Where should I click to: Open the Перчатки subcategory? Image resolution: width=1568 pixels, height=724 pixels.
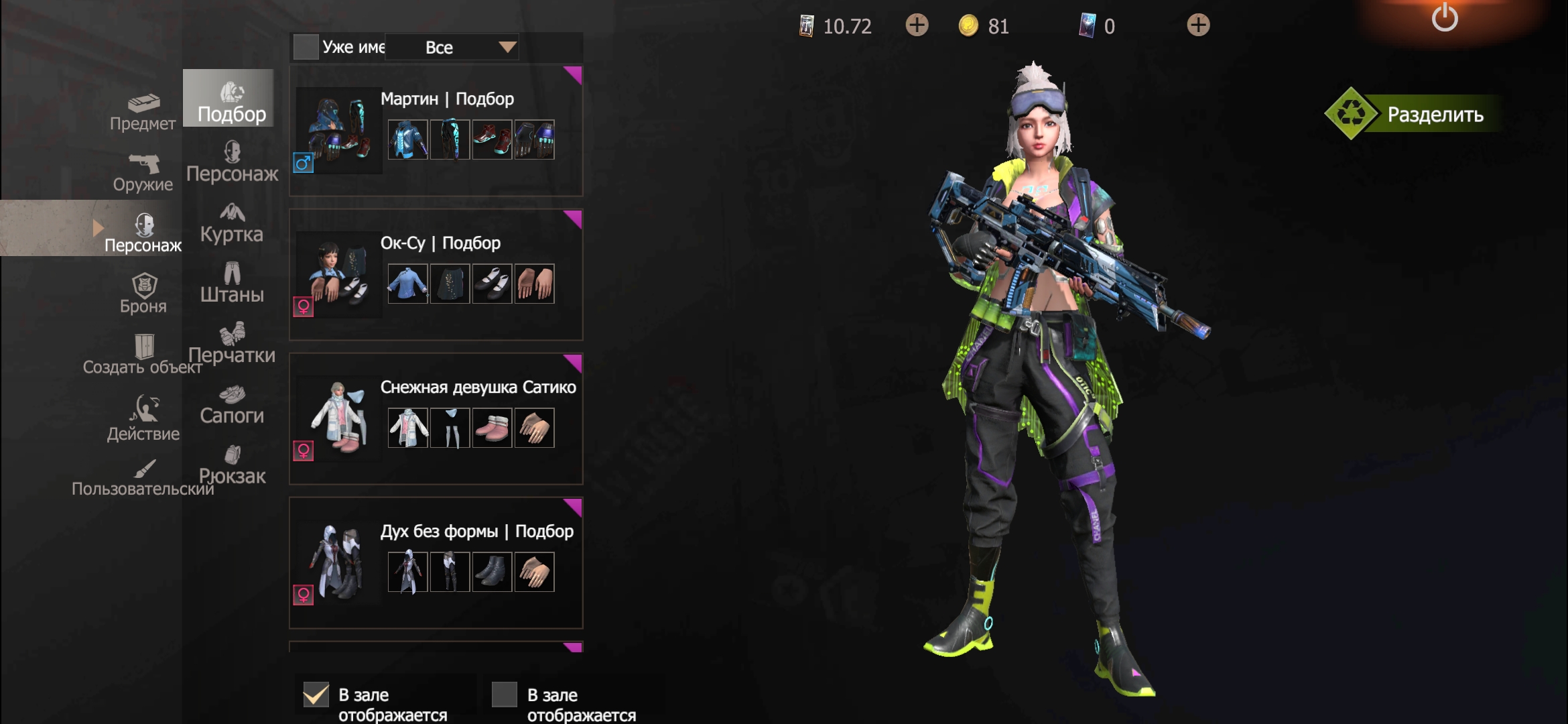232,343
